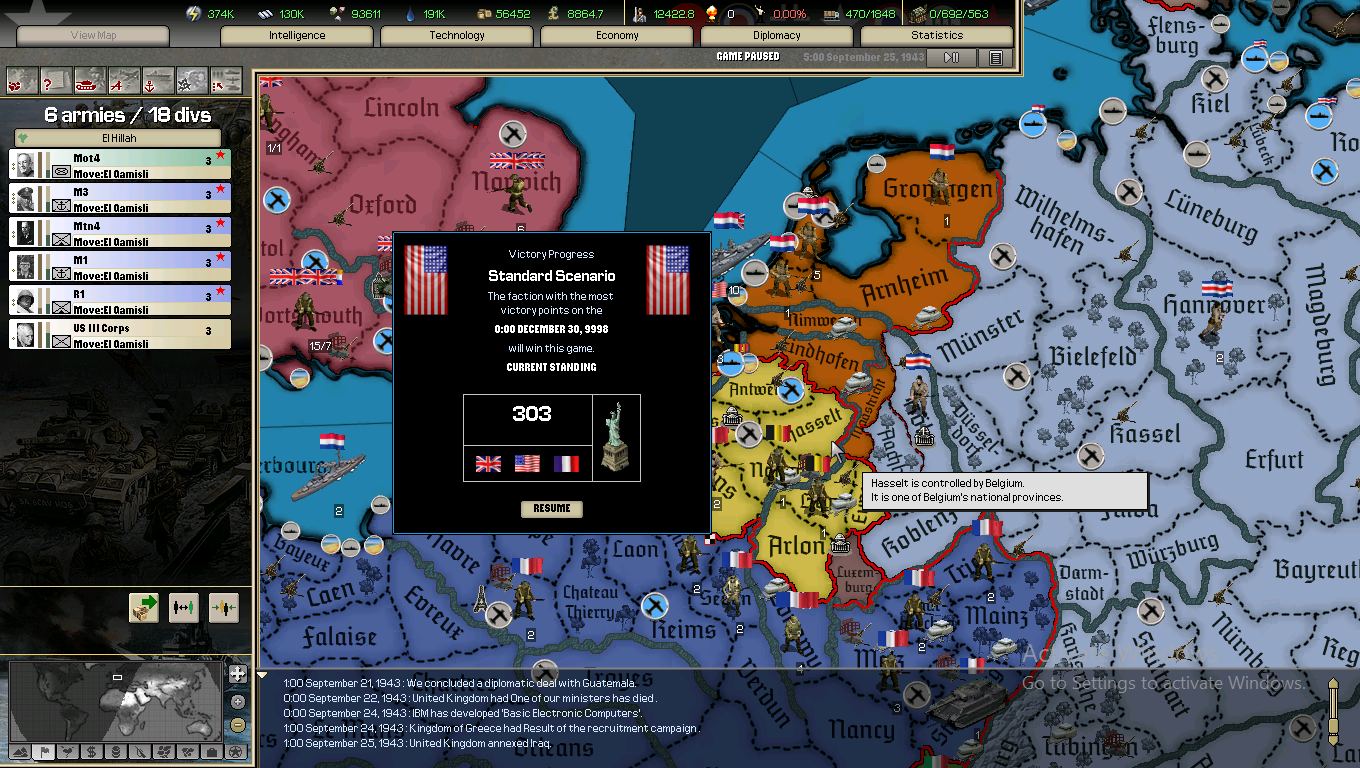Click the combats overview explosion icon
Viewport: 1360px width, 768px height.
point(190,81)
